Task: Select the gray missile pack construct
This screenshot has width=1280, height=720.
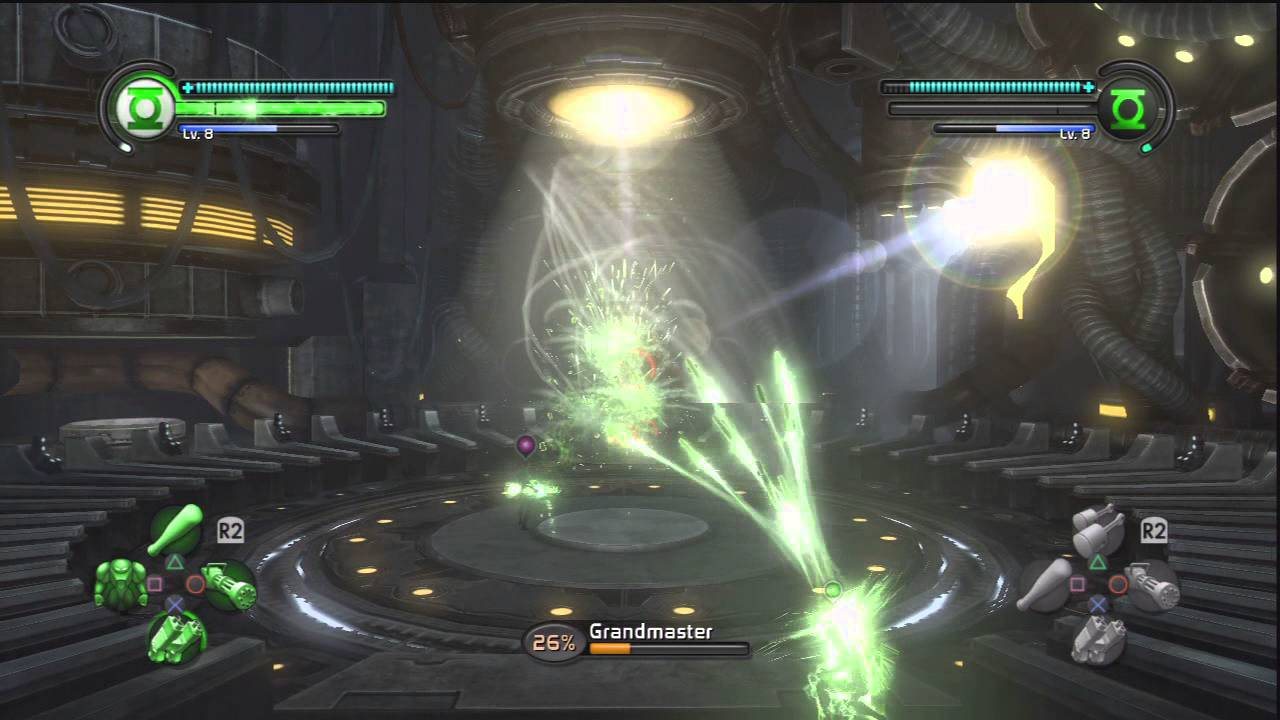Action: click(x=1098, y=637)
